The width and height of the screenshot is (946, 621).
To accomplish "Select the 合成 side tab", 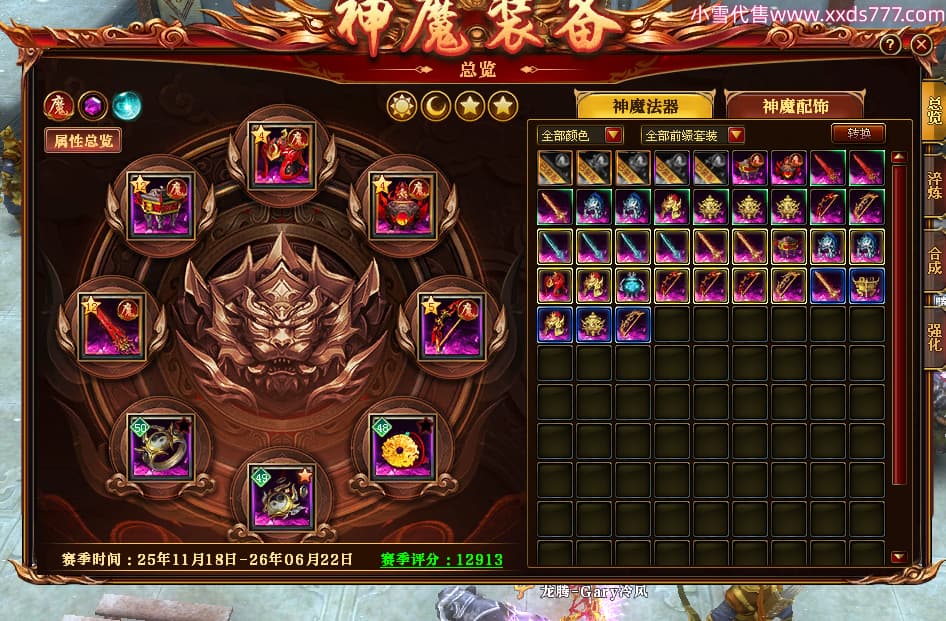I will (x=934, y=260).
